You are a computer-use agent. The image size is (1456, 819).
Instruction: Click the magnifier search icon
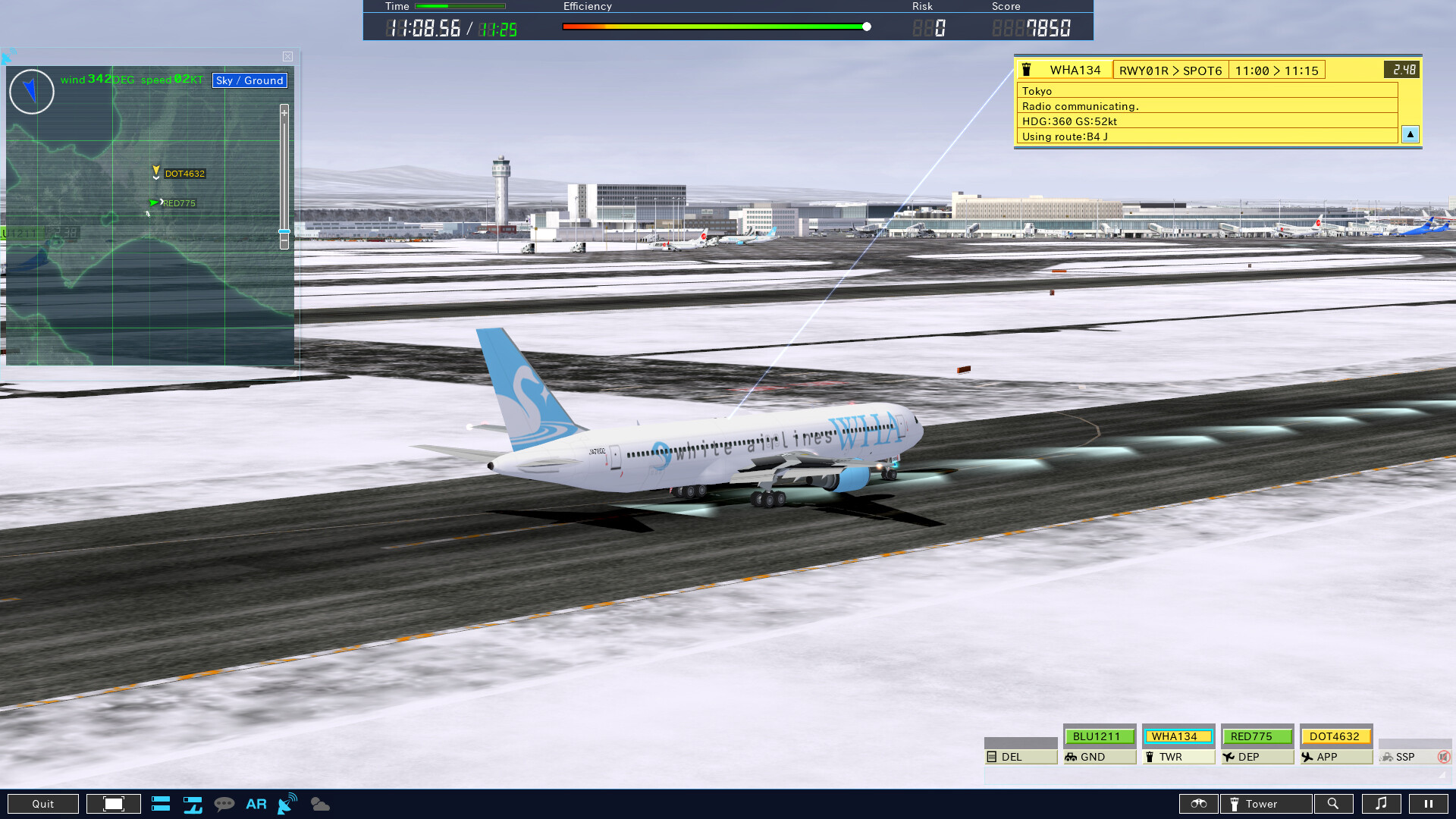pyautogui.click(x=1334, y=803)
